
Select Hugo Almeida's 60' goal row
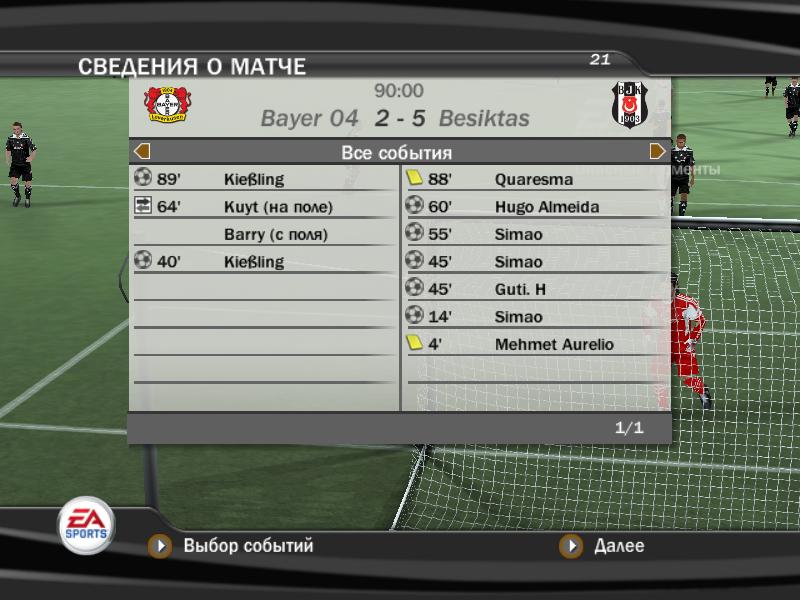[535, 207]
